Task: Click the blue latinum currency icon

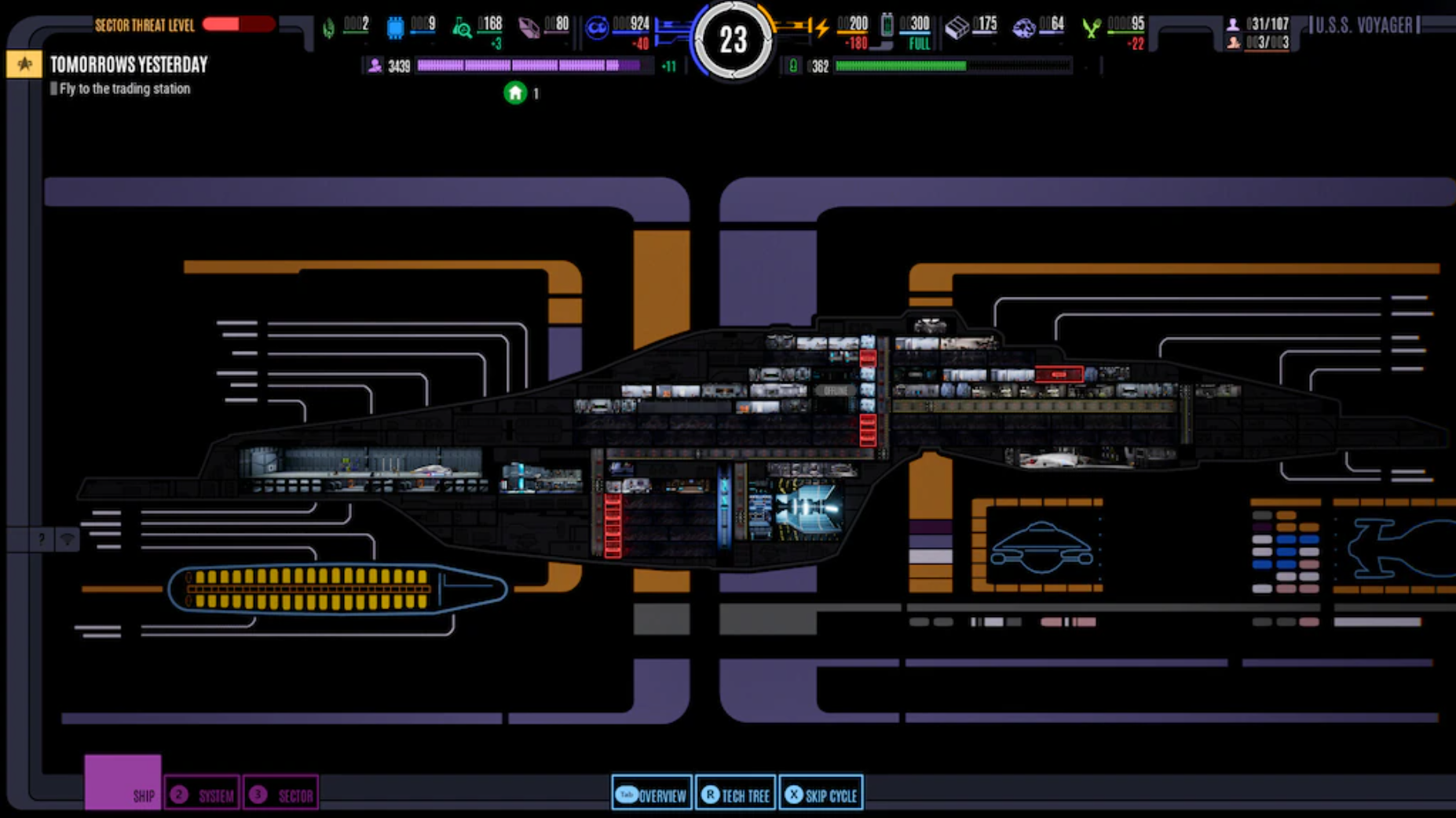Action: pyautogui.click(x=598, y=26)
